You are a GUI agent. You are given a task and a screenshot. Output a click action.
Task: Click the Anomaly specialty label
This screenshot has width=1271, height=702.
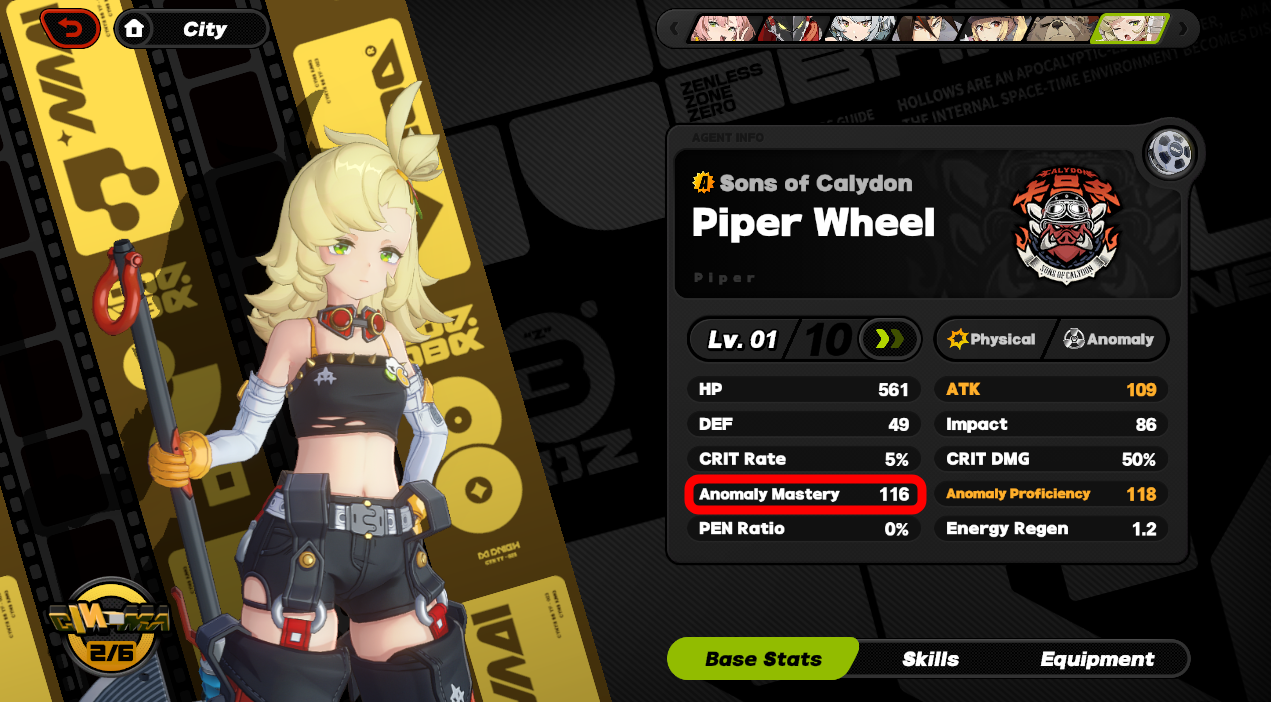coord(1109,340)
